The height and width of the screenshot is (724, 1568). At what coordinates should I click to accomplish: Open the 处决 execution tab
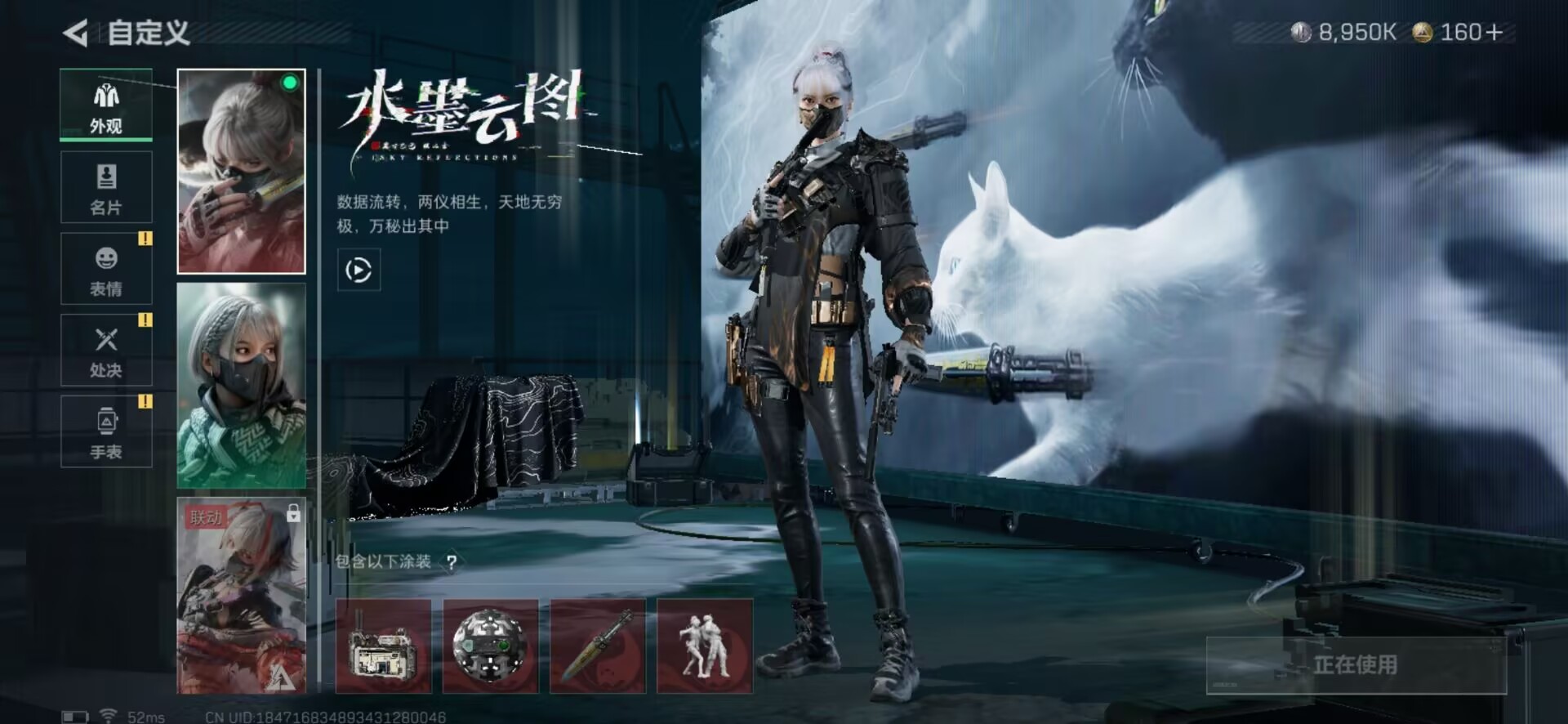[106, 351]
